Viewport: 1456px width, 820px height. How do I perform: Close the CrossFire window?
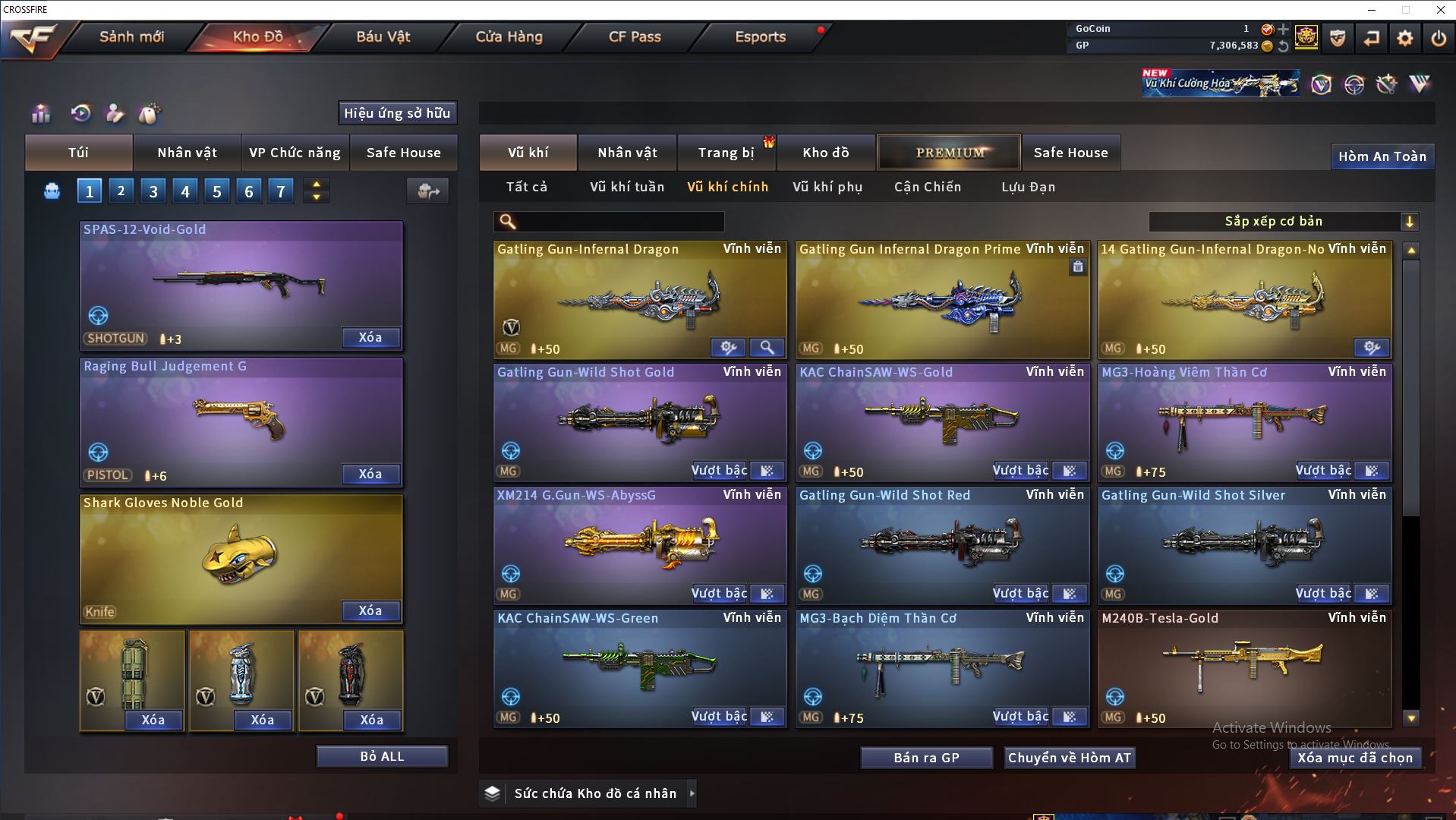(1440, 10)
